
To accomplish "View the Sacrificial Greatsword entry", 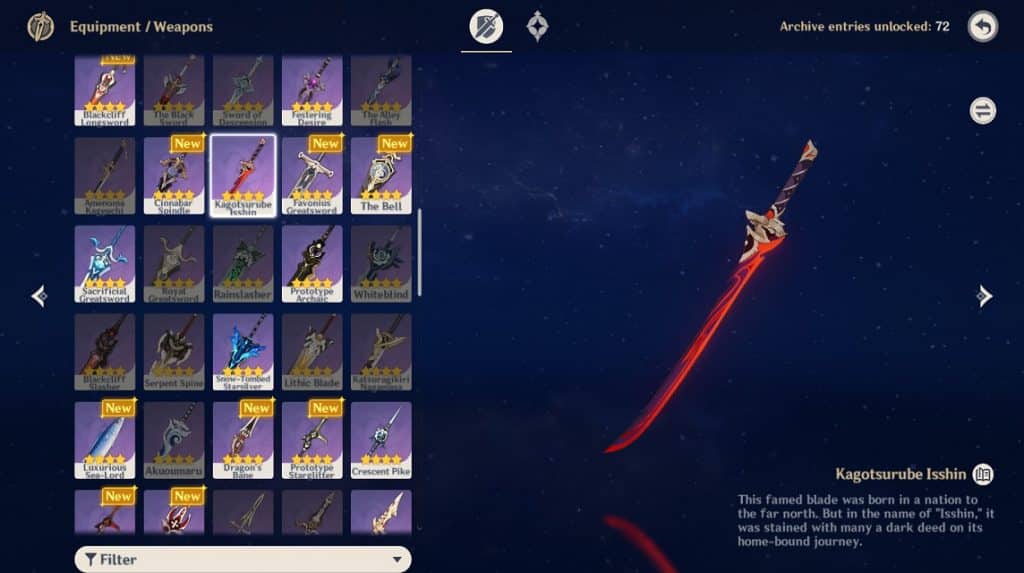I will (x=105, y=263).
